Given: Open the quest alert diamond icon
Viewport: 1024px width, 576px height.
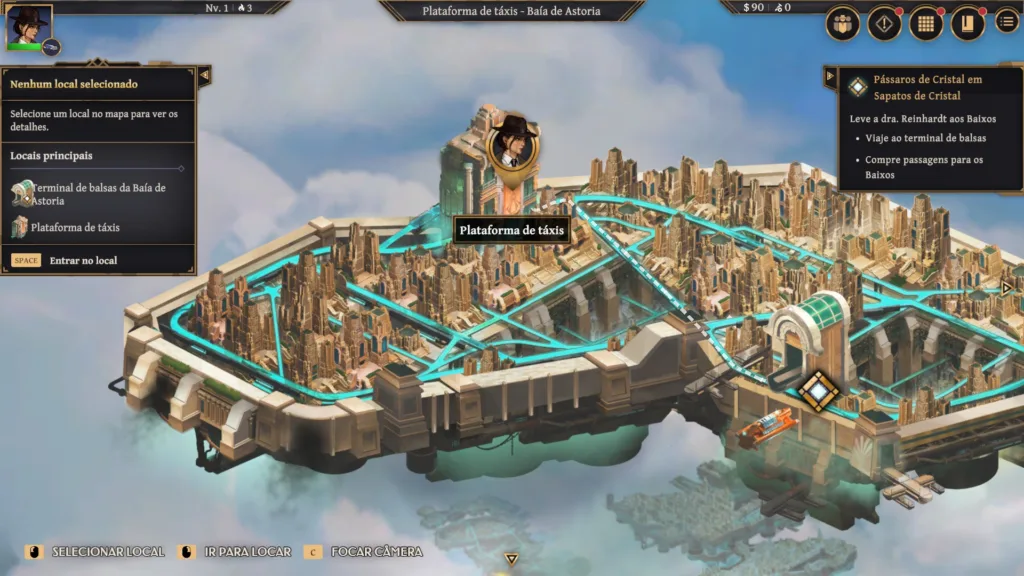Looking at the screenshot, I should [884, 24].
